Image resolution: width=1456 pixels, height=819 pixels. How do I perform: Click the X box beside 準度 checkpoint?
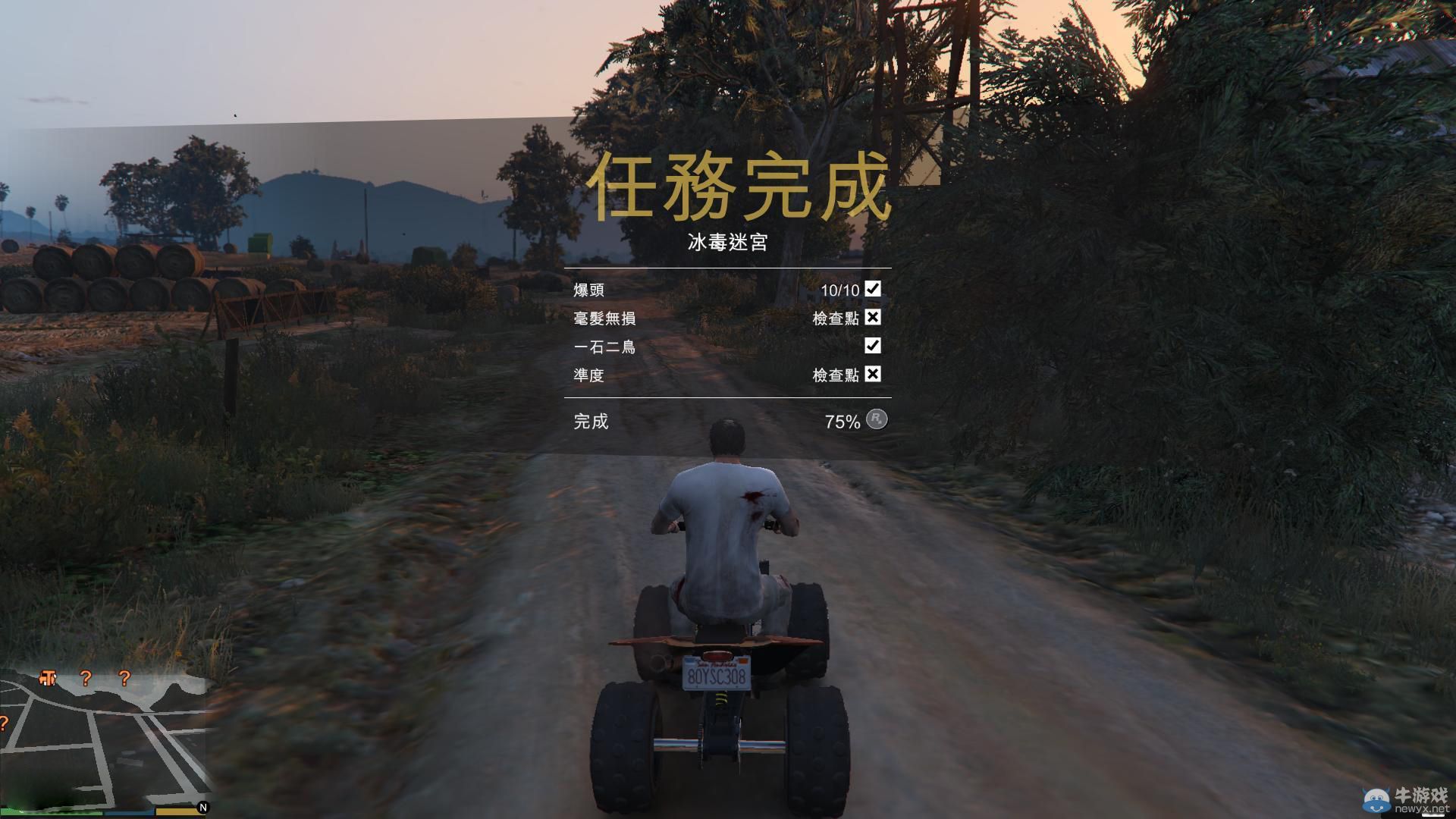(x=874, y=374)
